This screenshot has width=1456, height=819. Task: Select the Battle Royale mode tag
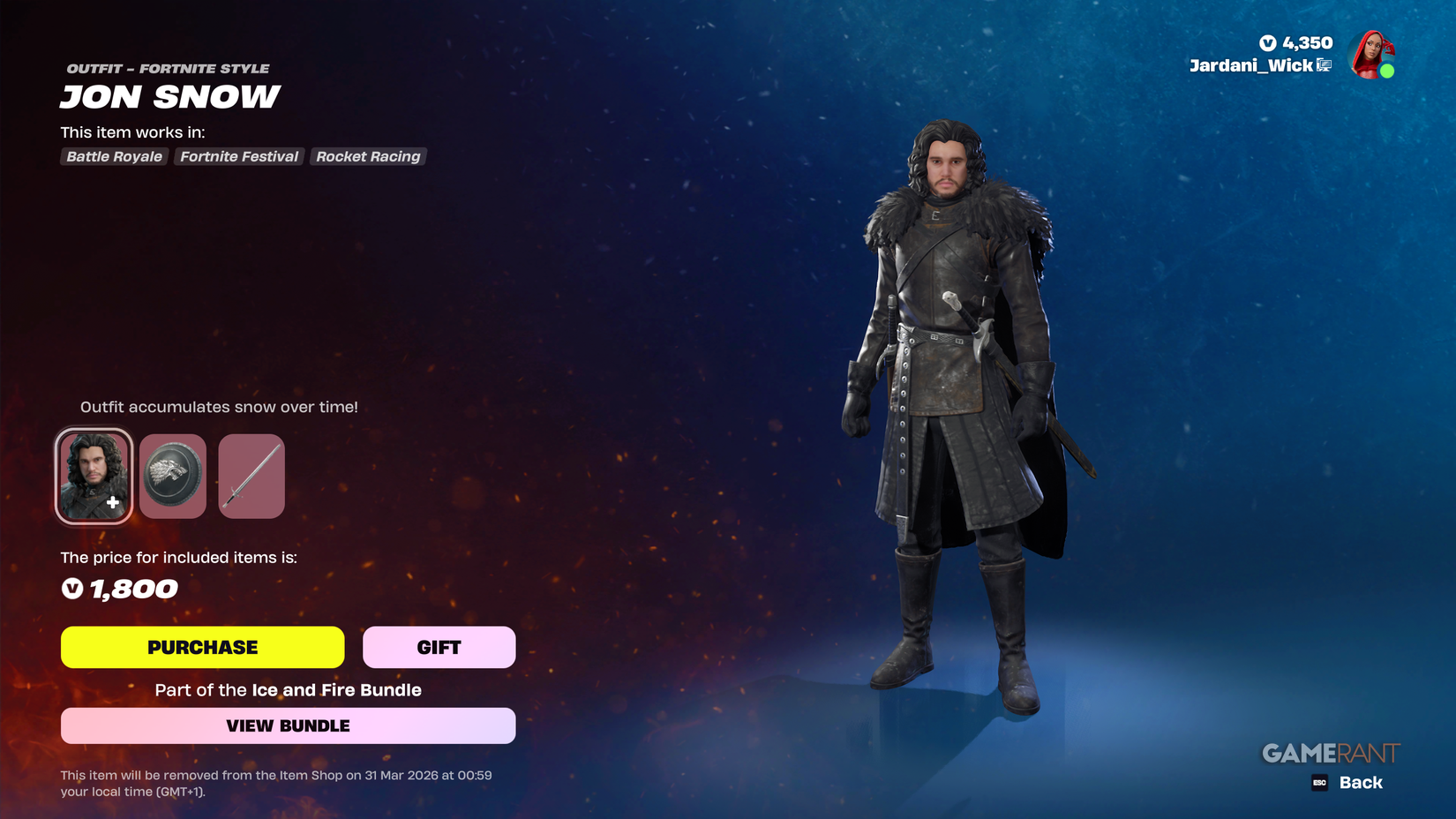pyautogui.click(x=113, y=156)
